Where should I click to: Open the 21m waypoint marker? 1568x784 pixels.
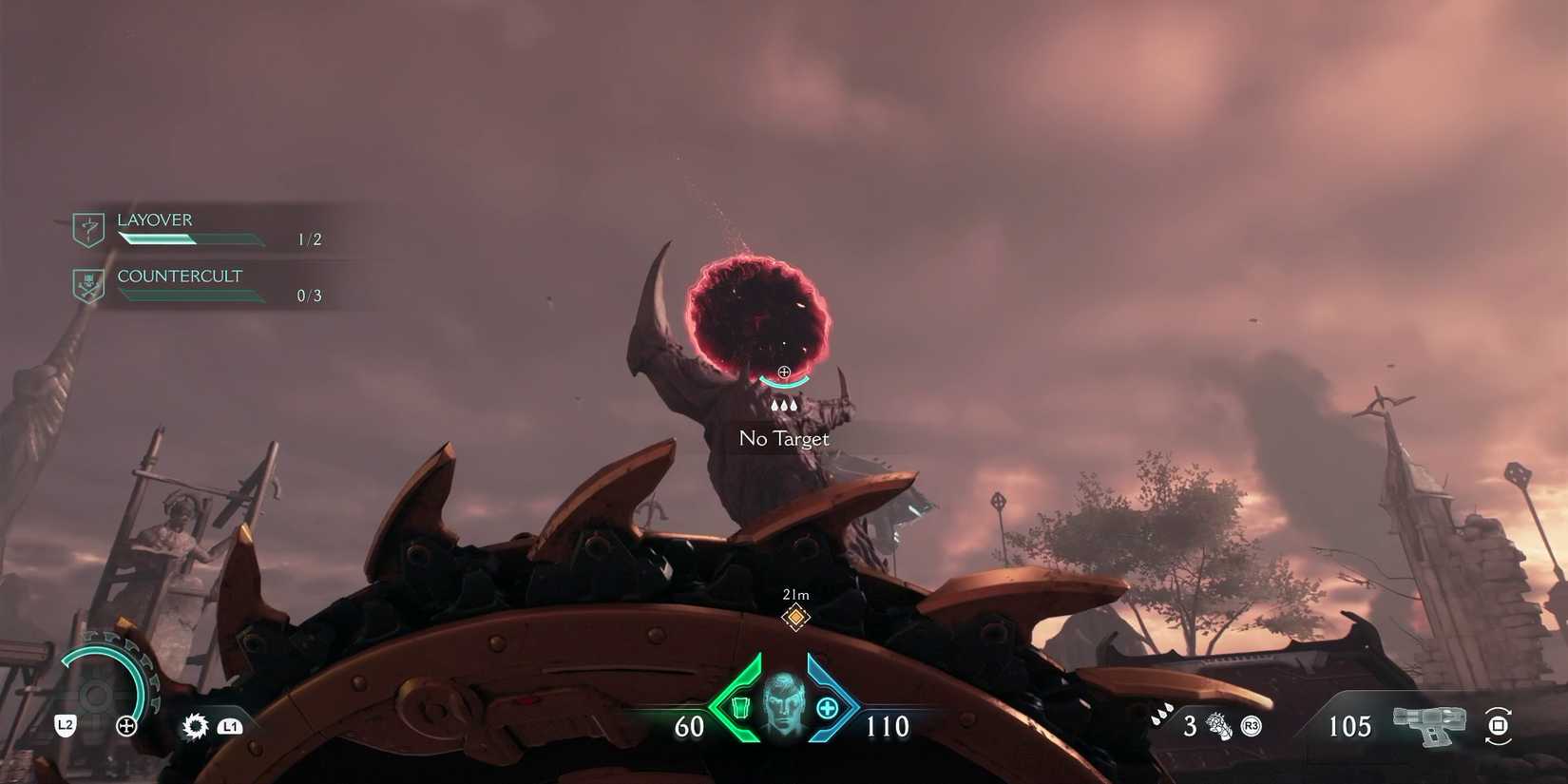click(x=794, y=616)
